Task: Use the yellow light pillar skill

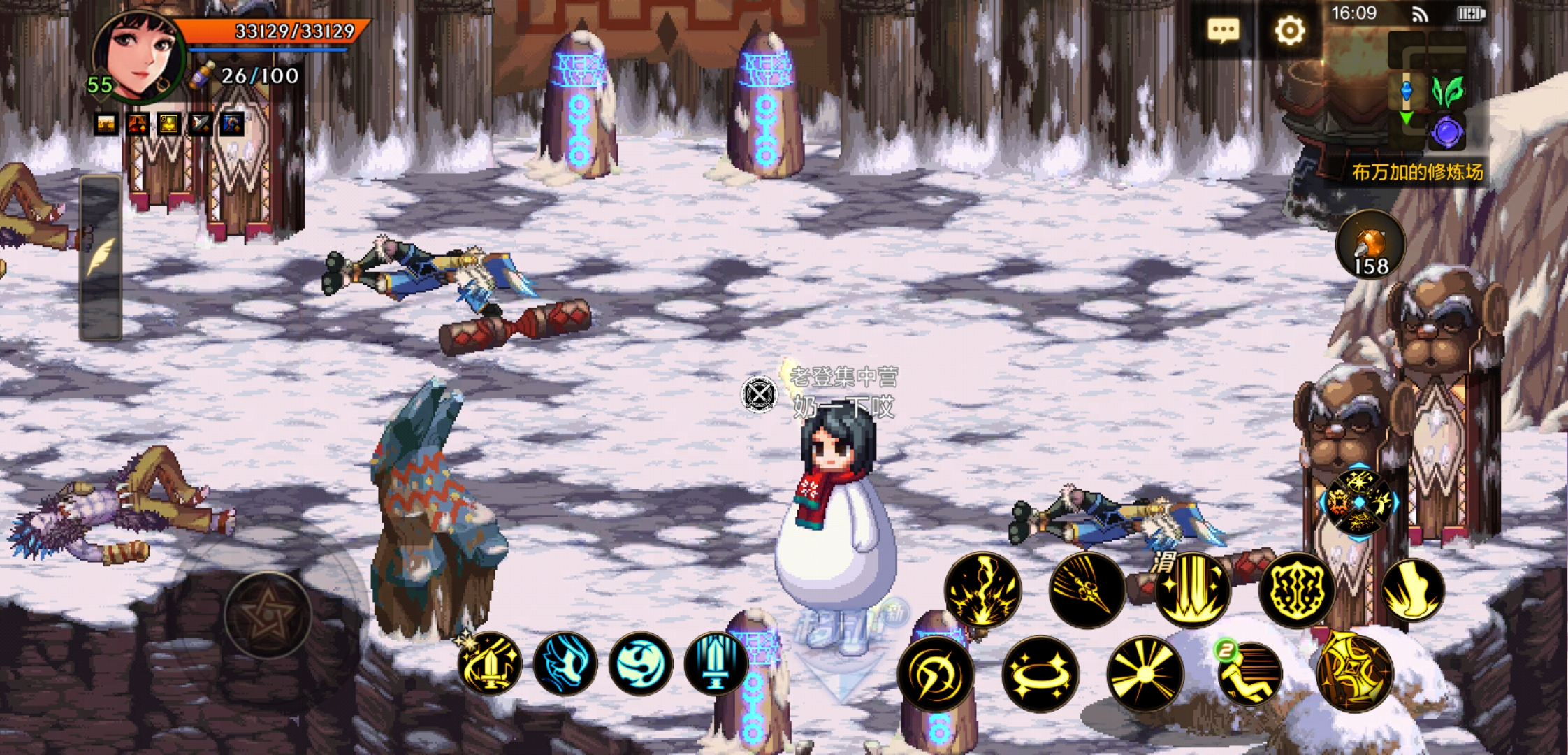Action: 1192,589
